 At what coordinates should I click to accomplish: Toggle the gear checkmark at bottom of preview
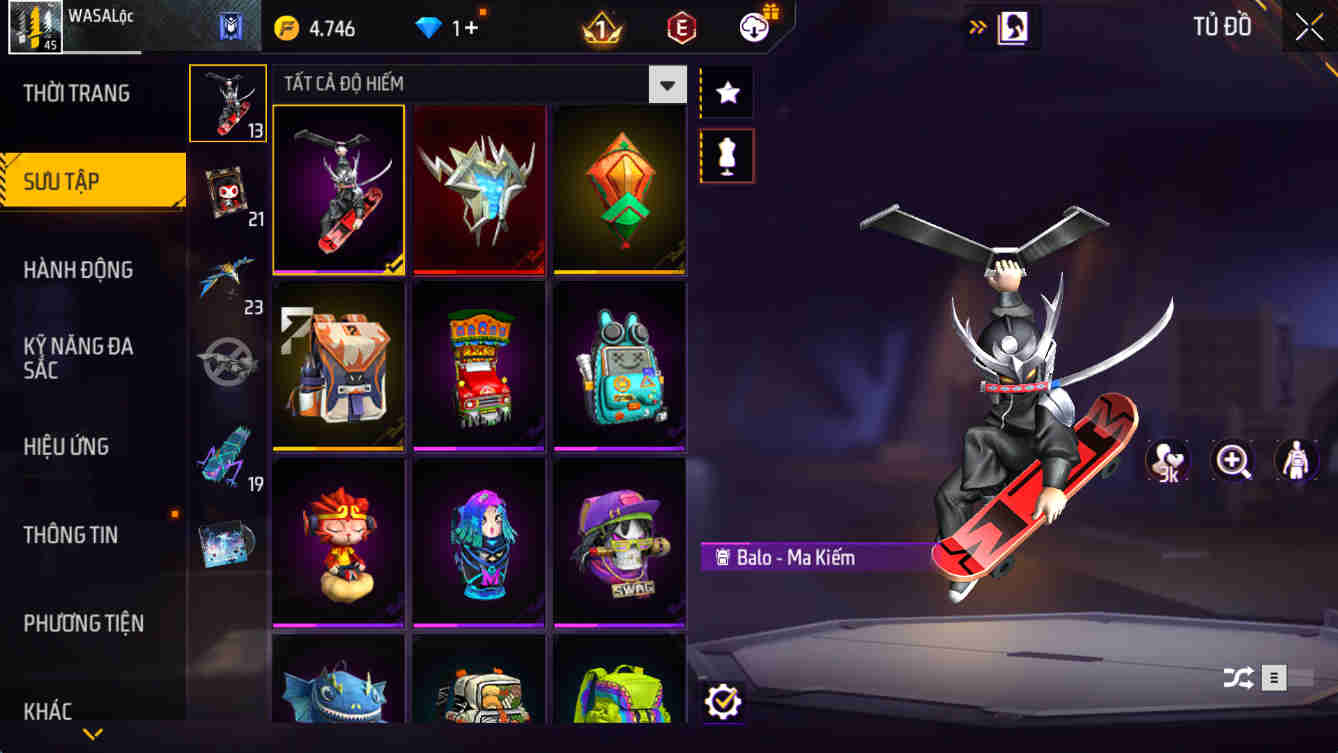pos(723,700)
